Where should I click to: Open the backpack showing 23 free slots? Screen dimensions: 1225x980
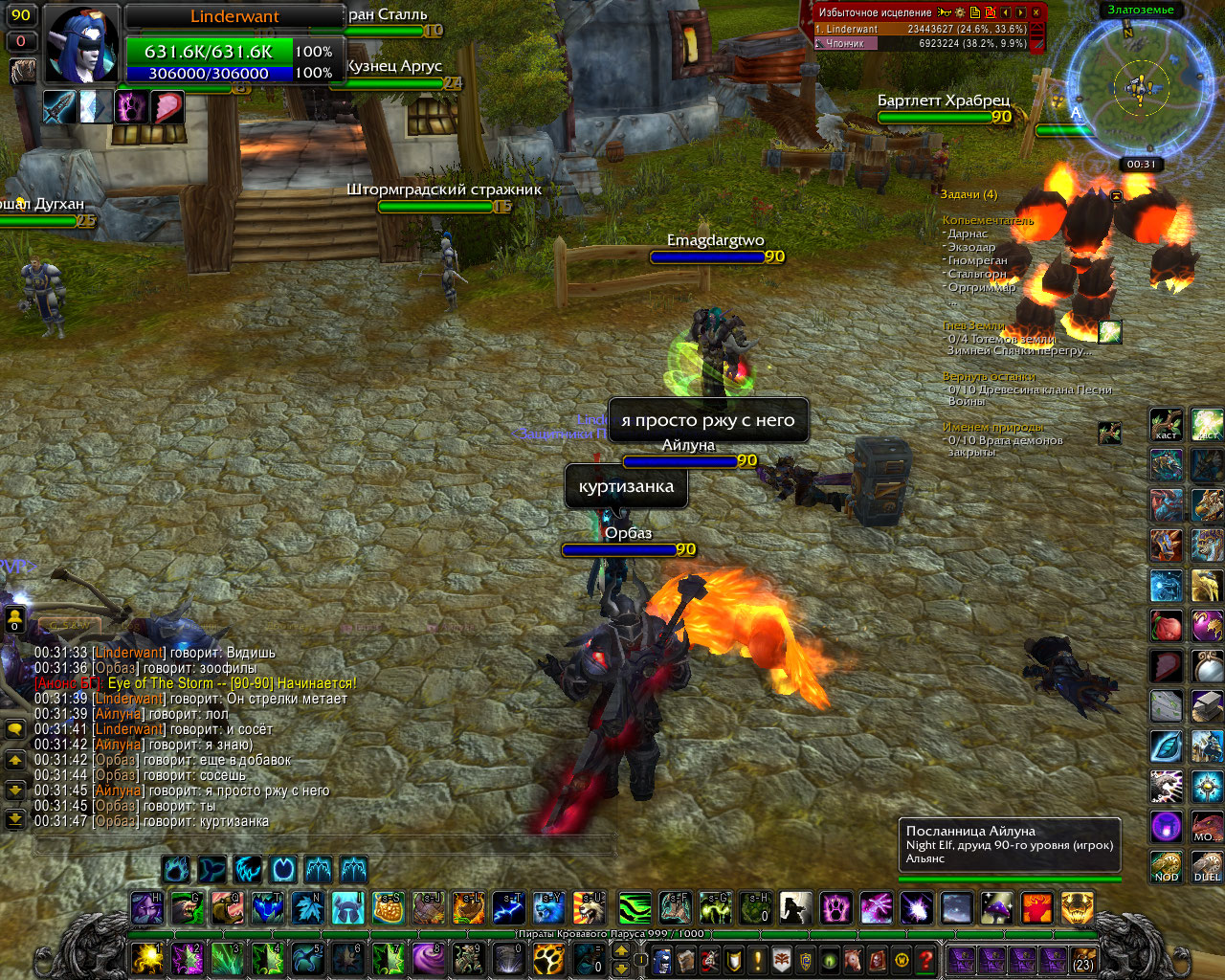coord(1082,959)
